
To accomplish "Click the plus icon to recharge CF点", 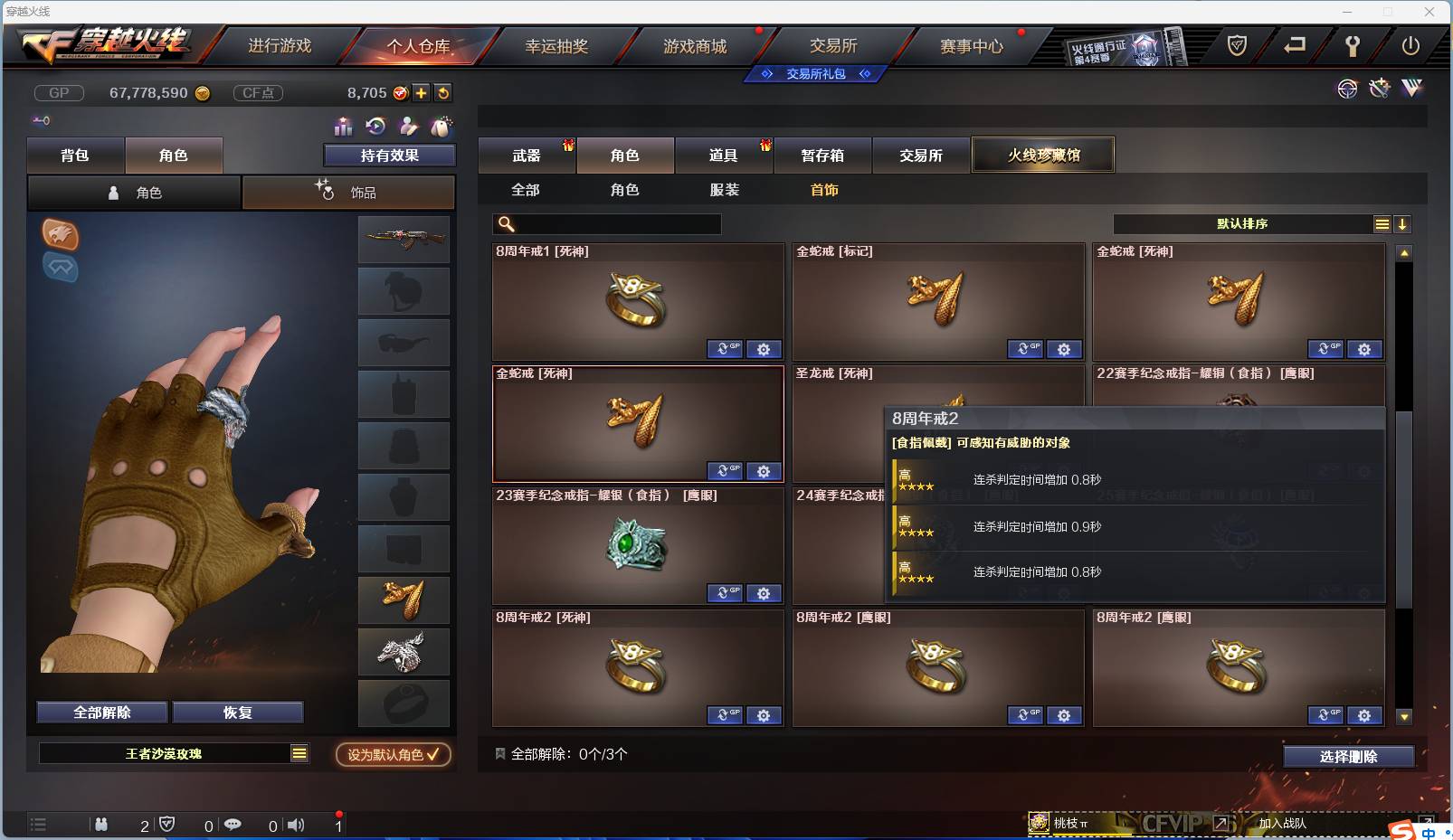I will 422,93.
